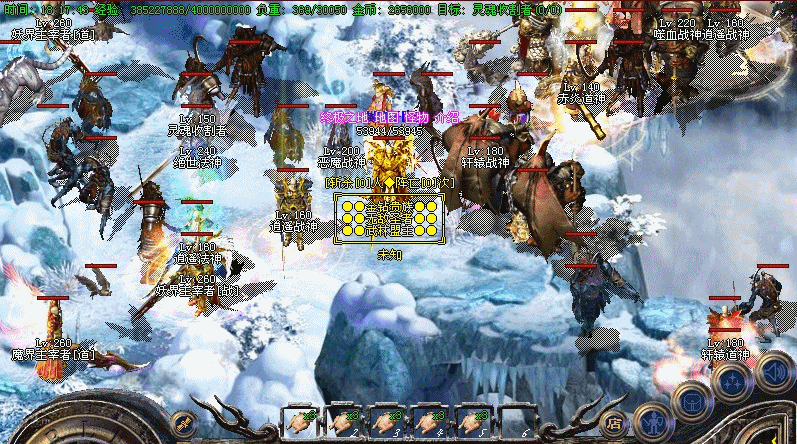Open the bag inventory round button
Viewport: 797px width, 444px height.
pyautogui.click(x=691, y=401)
